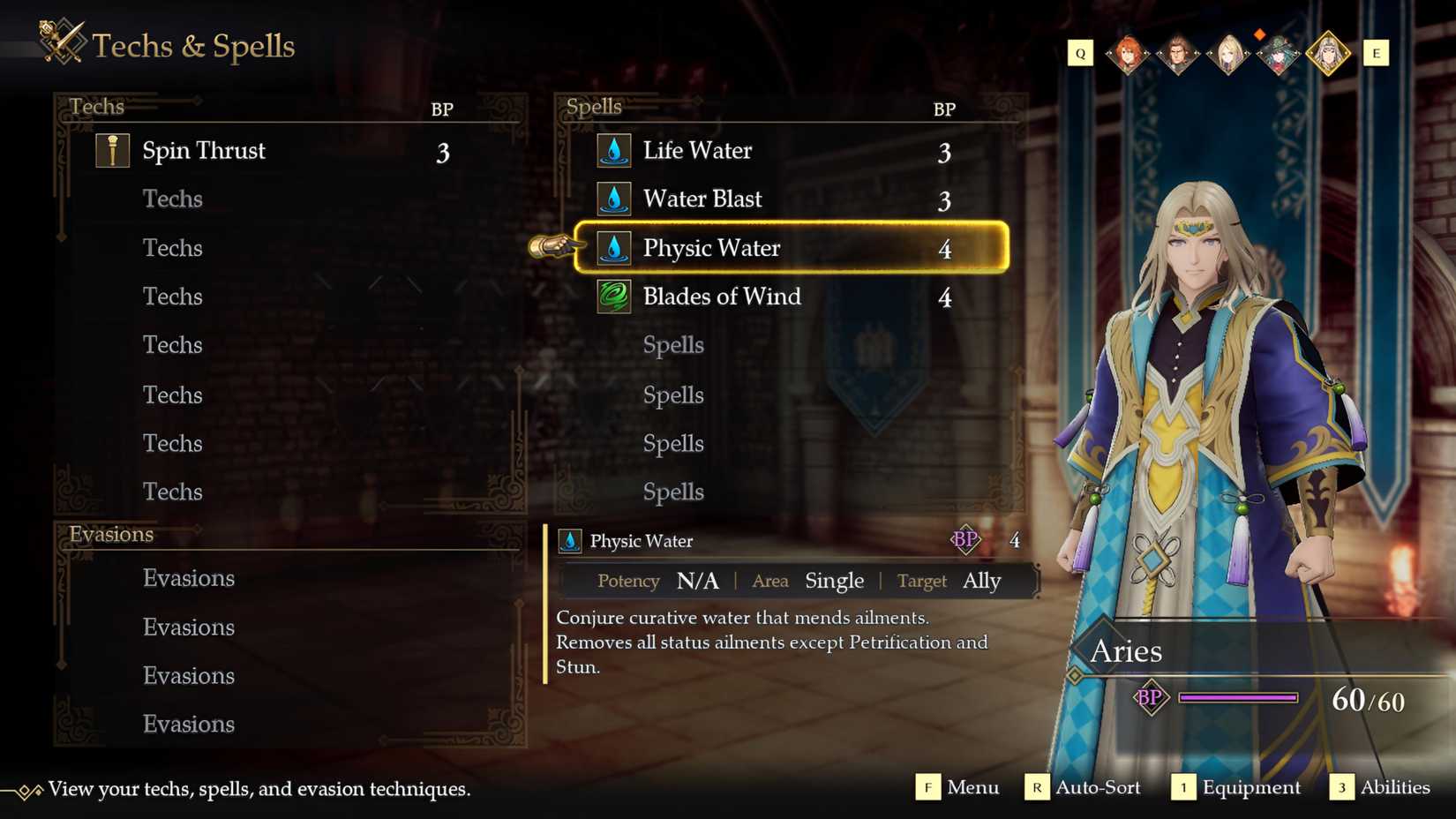Open Abilities using the 3 shortcut label
This screenshot has width=1456, height=819.
pos(1342,787)
